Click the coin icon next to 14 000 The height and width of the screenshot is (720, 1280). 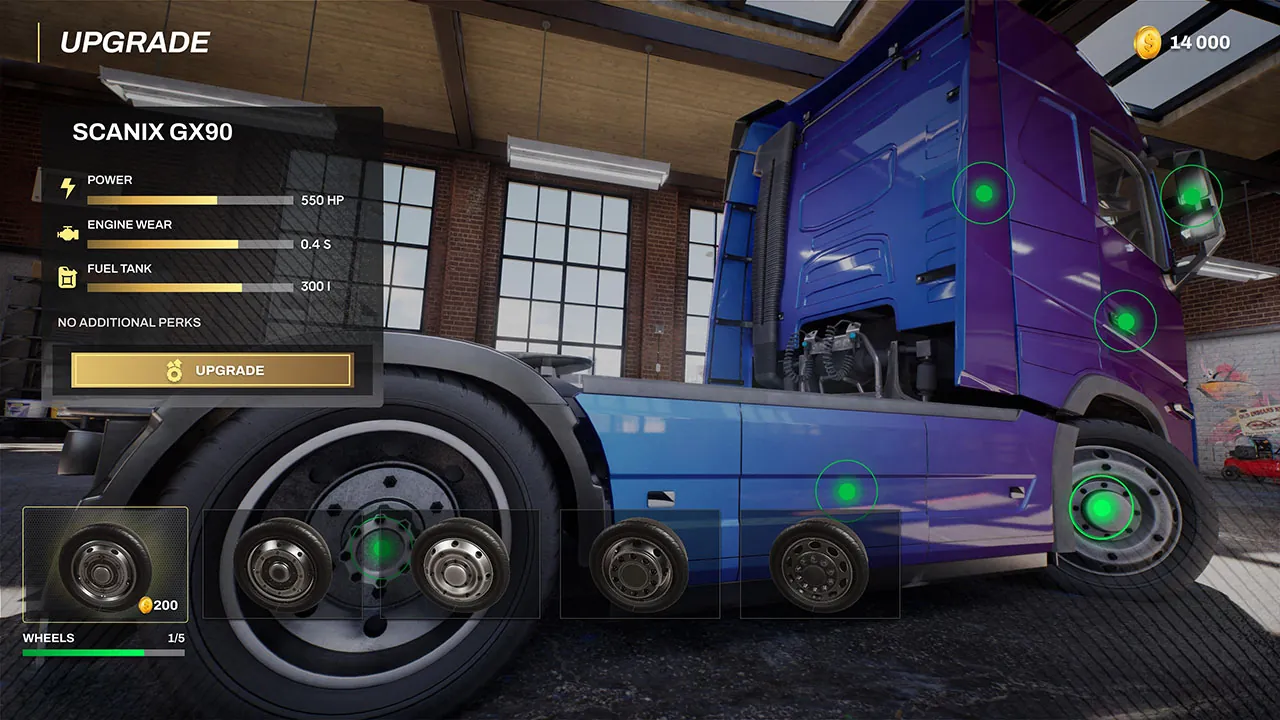point(1148,43)
